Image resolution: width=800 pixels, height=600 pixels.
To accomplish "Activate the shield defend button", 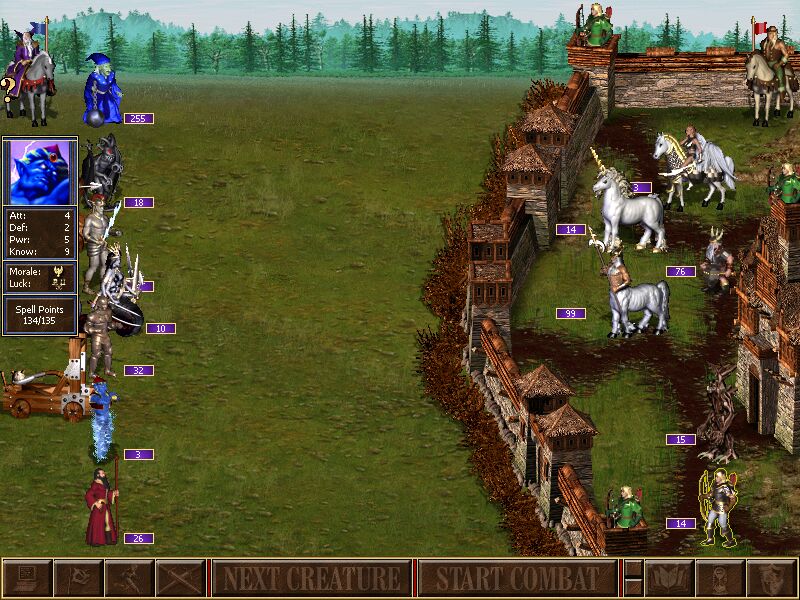I will (772, 578).
